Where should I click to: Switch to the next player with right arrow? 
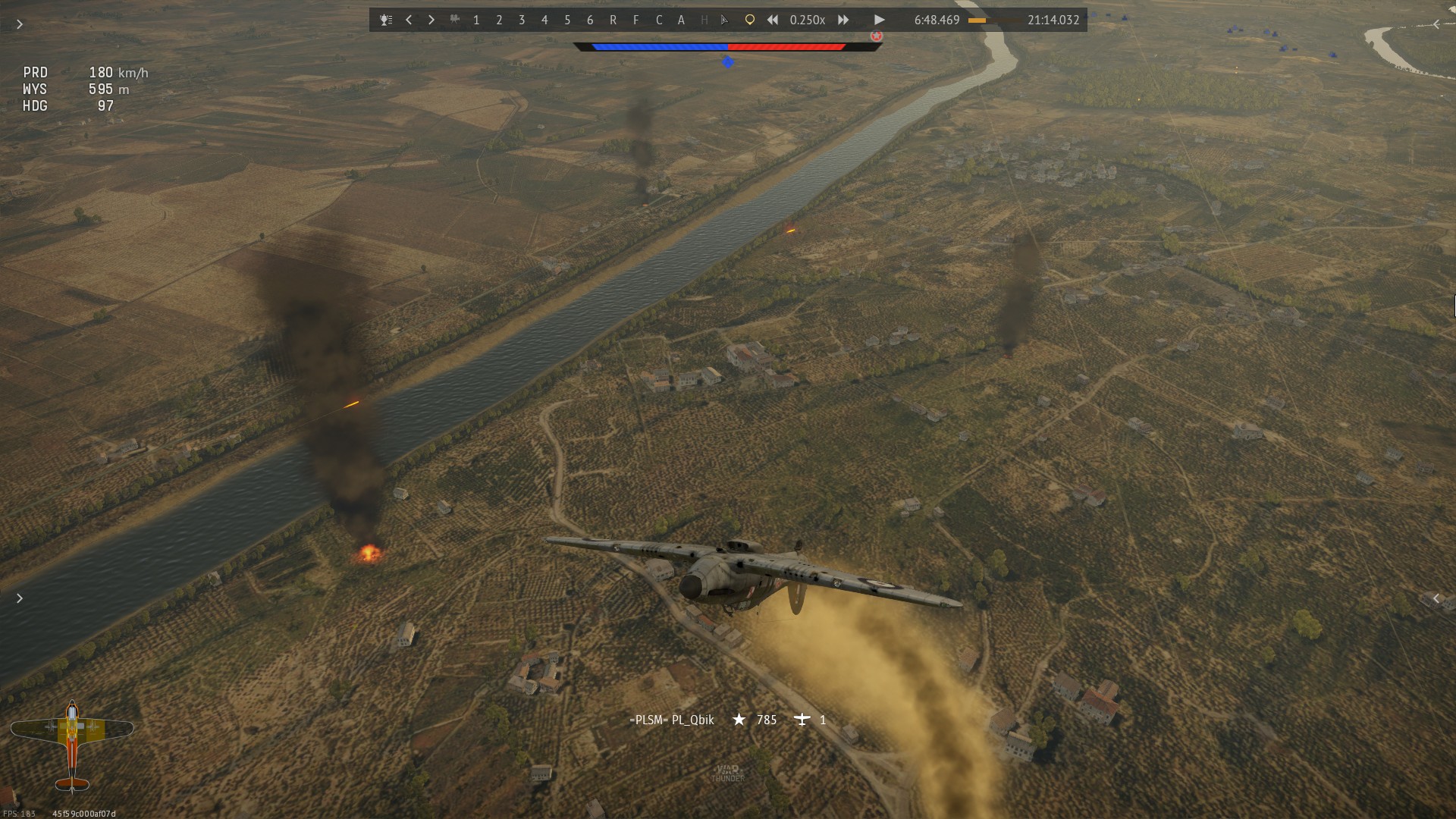[x=431, y=20]
